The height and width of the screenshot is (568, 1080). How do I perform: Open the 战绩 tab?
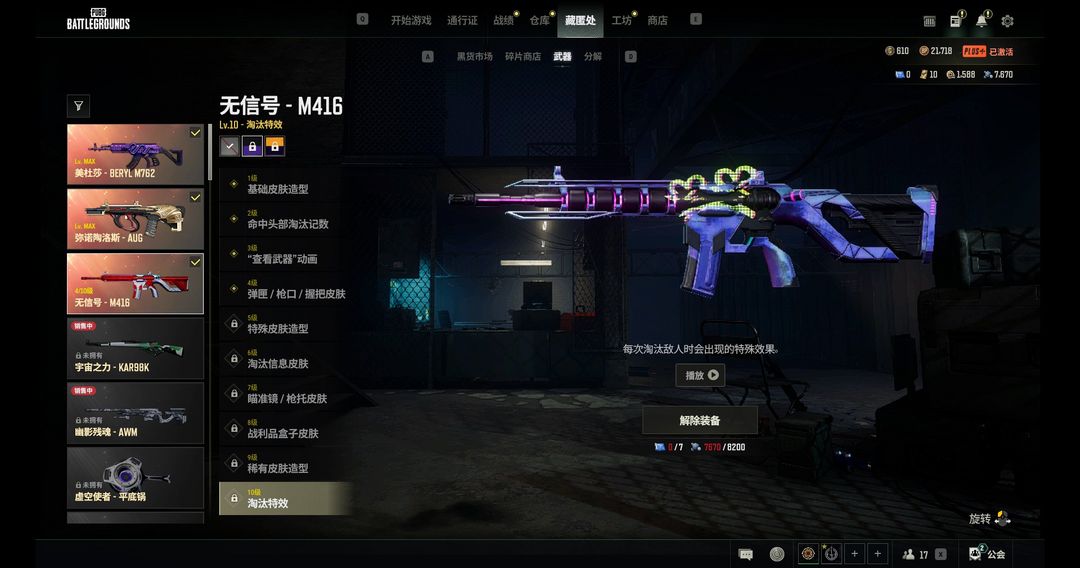[503, 20]
